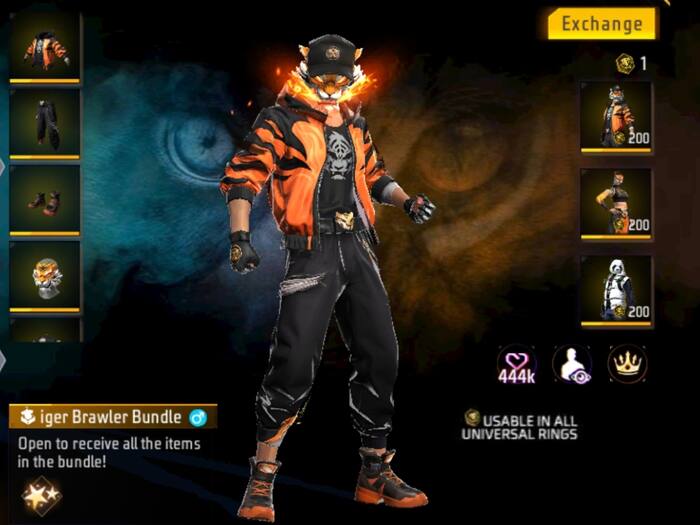This screenshot has width=700, height=525.
Task: Tap the heart icon showing 444k likes
Action: 517,365
